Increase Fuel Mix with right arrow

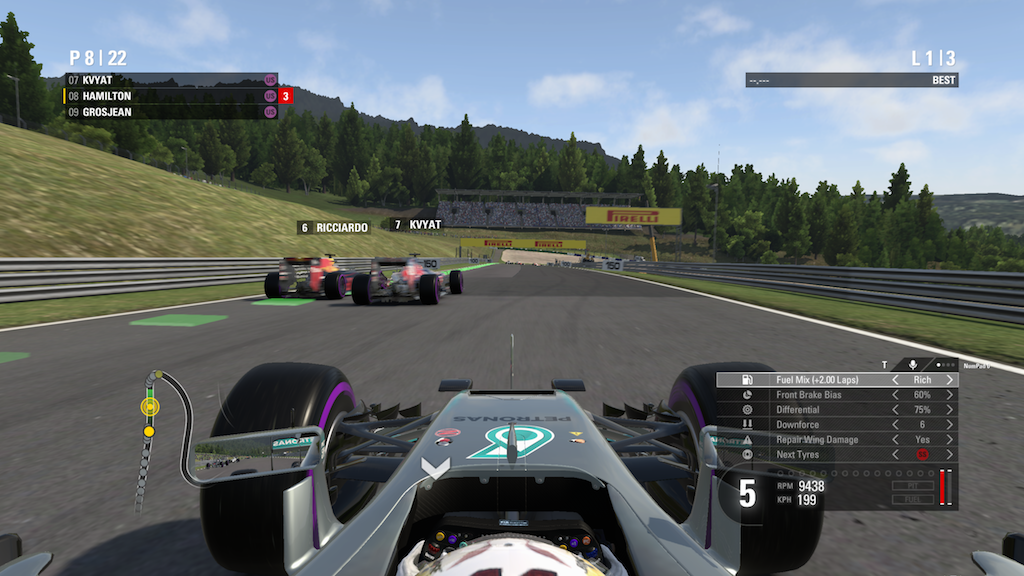pos(950,380)
